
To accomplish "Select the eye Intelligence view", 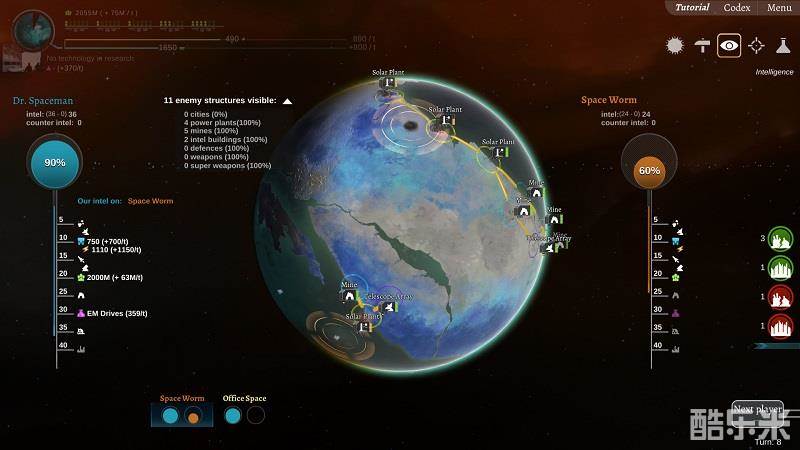I will click(x=729, y=45).
